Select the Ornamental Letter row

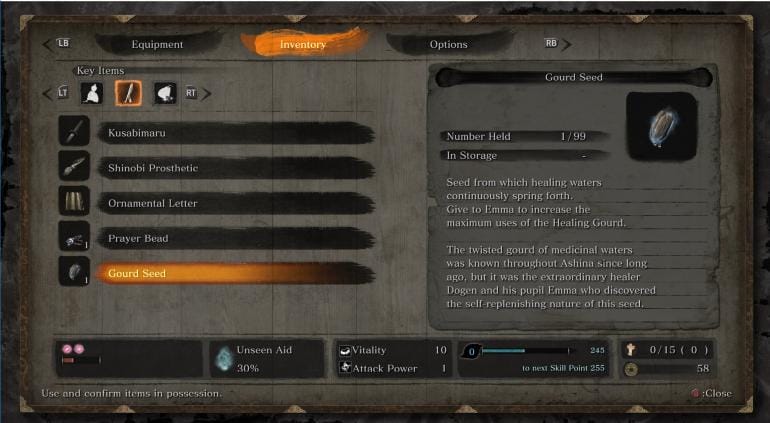point(220,203)
